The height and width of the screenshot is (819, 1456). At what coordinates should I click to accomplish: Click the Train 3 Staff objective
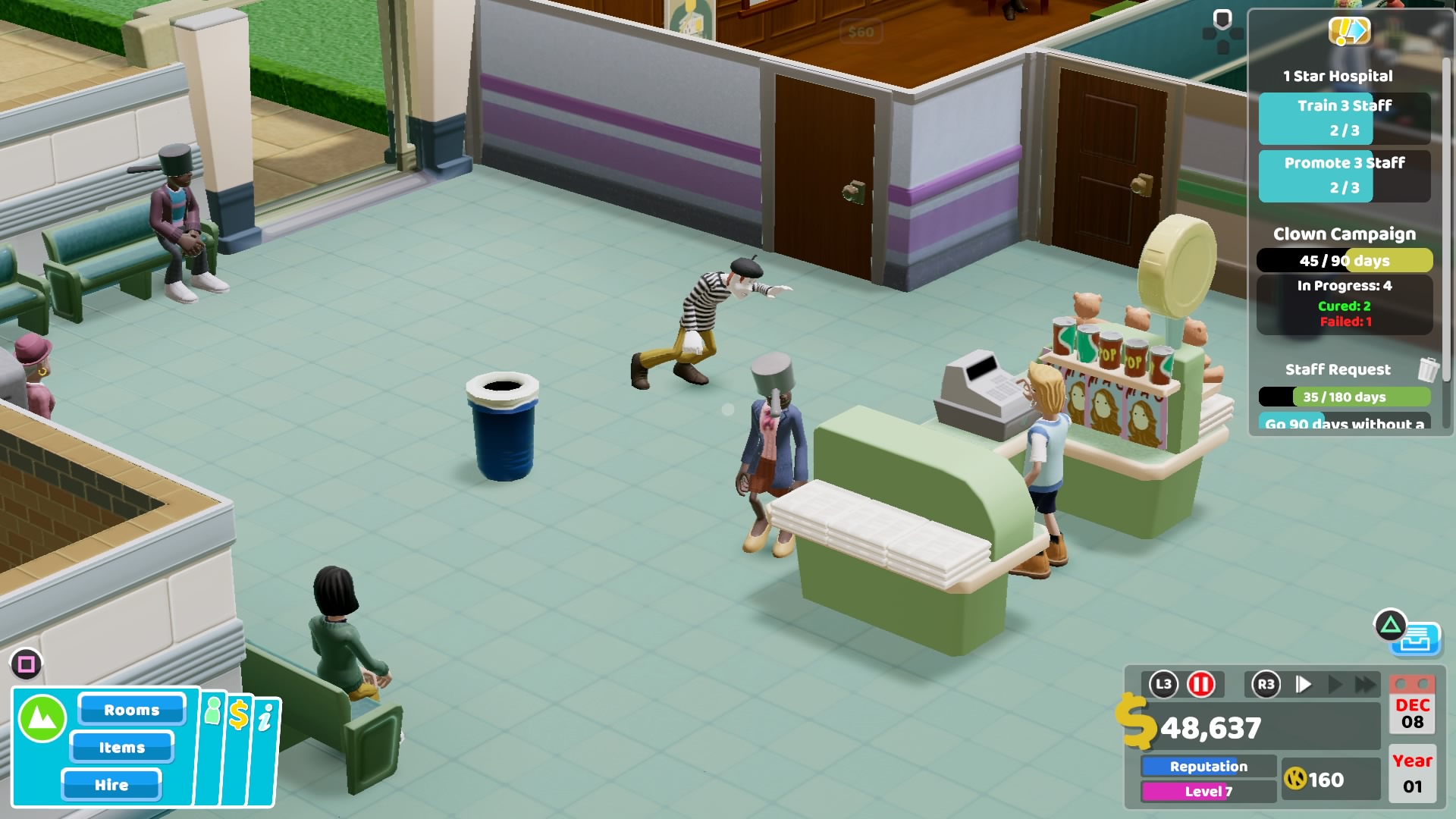pyautogui.click(x=1343, y=118)
